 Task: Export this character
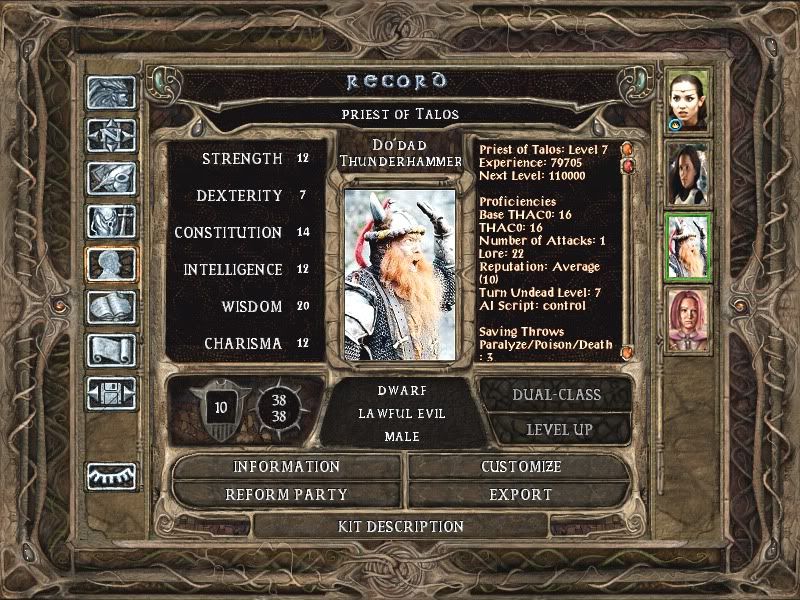[x=521, y=494]
